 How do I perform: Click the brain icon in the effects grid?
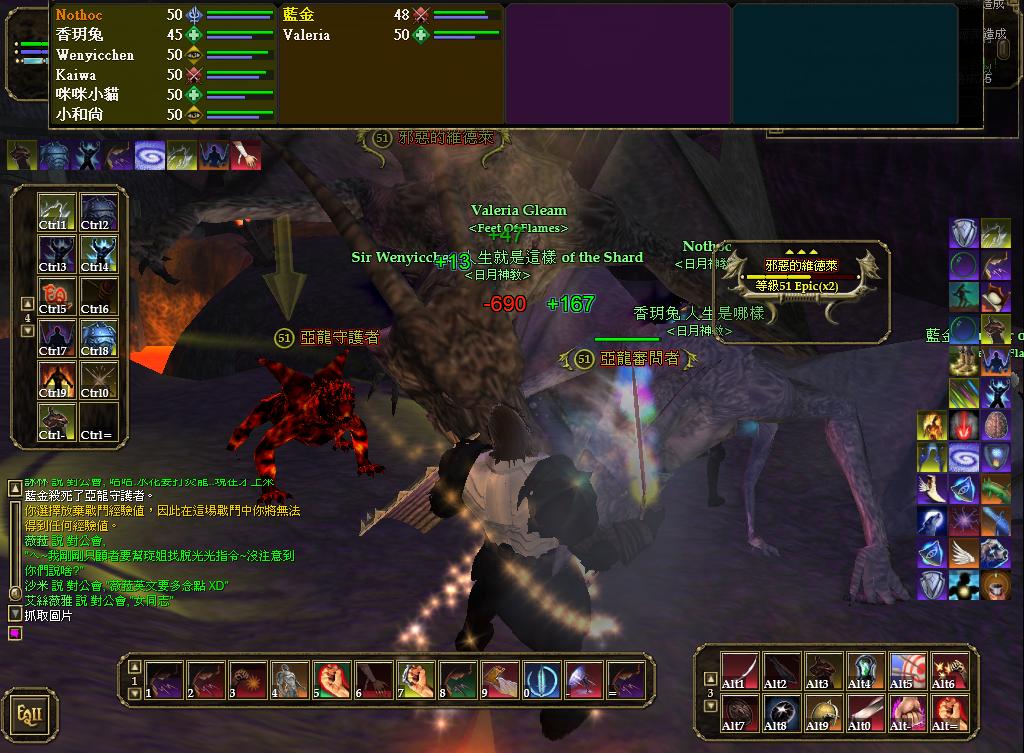994,426
